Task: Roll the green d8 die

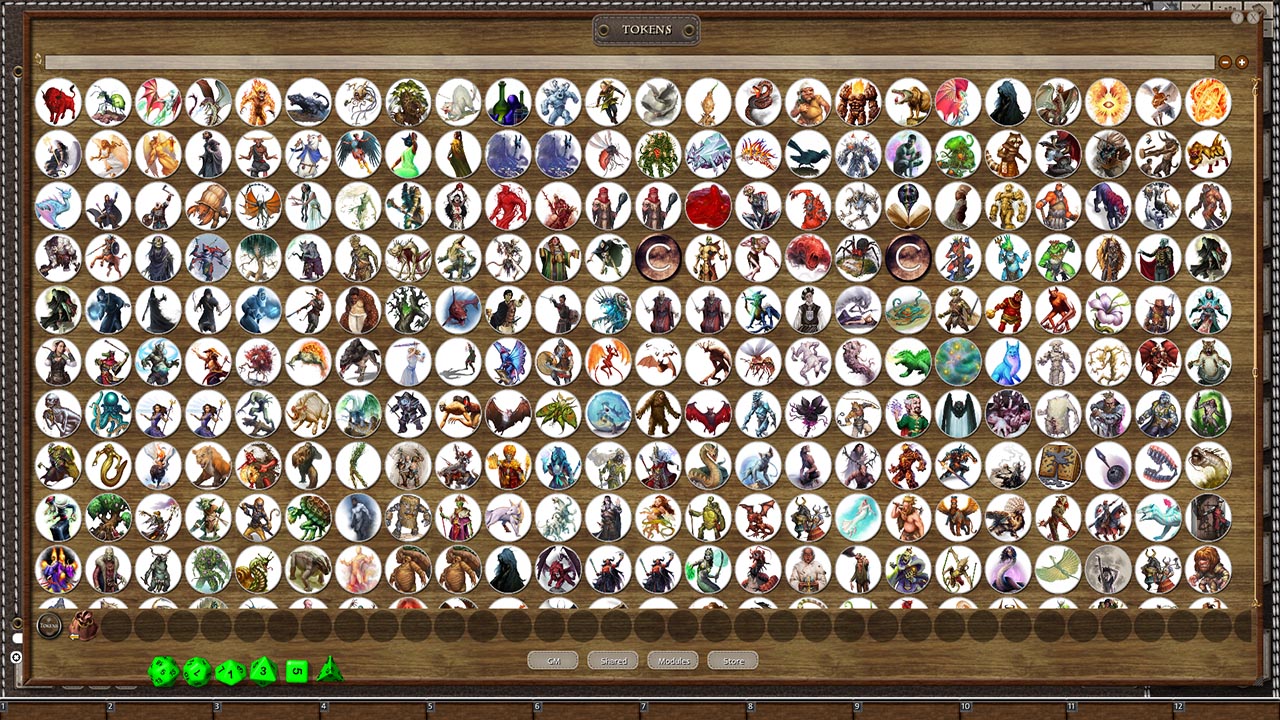Action: click(264, 671)
